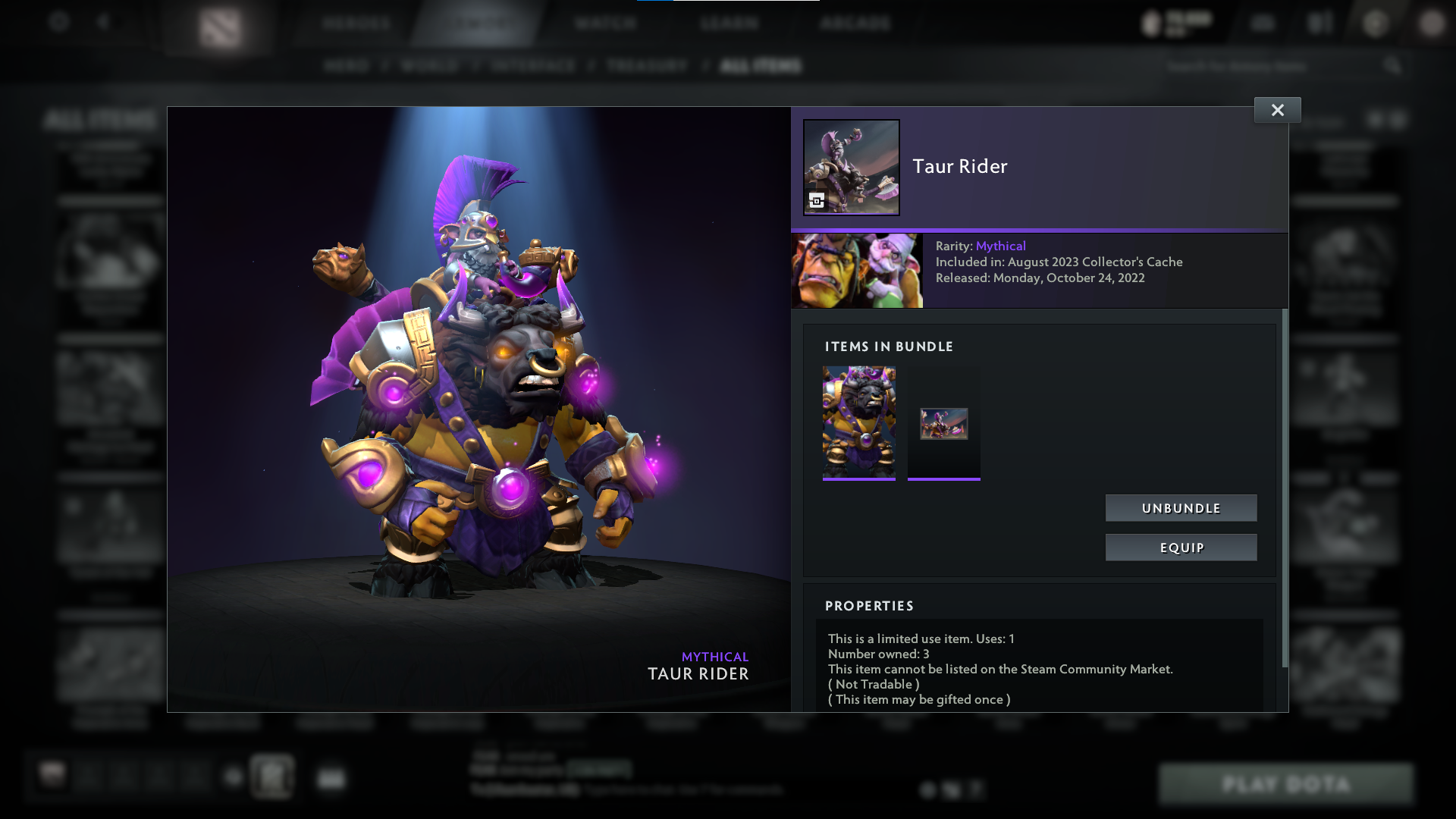Screen dimensions: 1456x819
Task: Open the Mythical rarity filter link
Action: point(1001,246)
